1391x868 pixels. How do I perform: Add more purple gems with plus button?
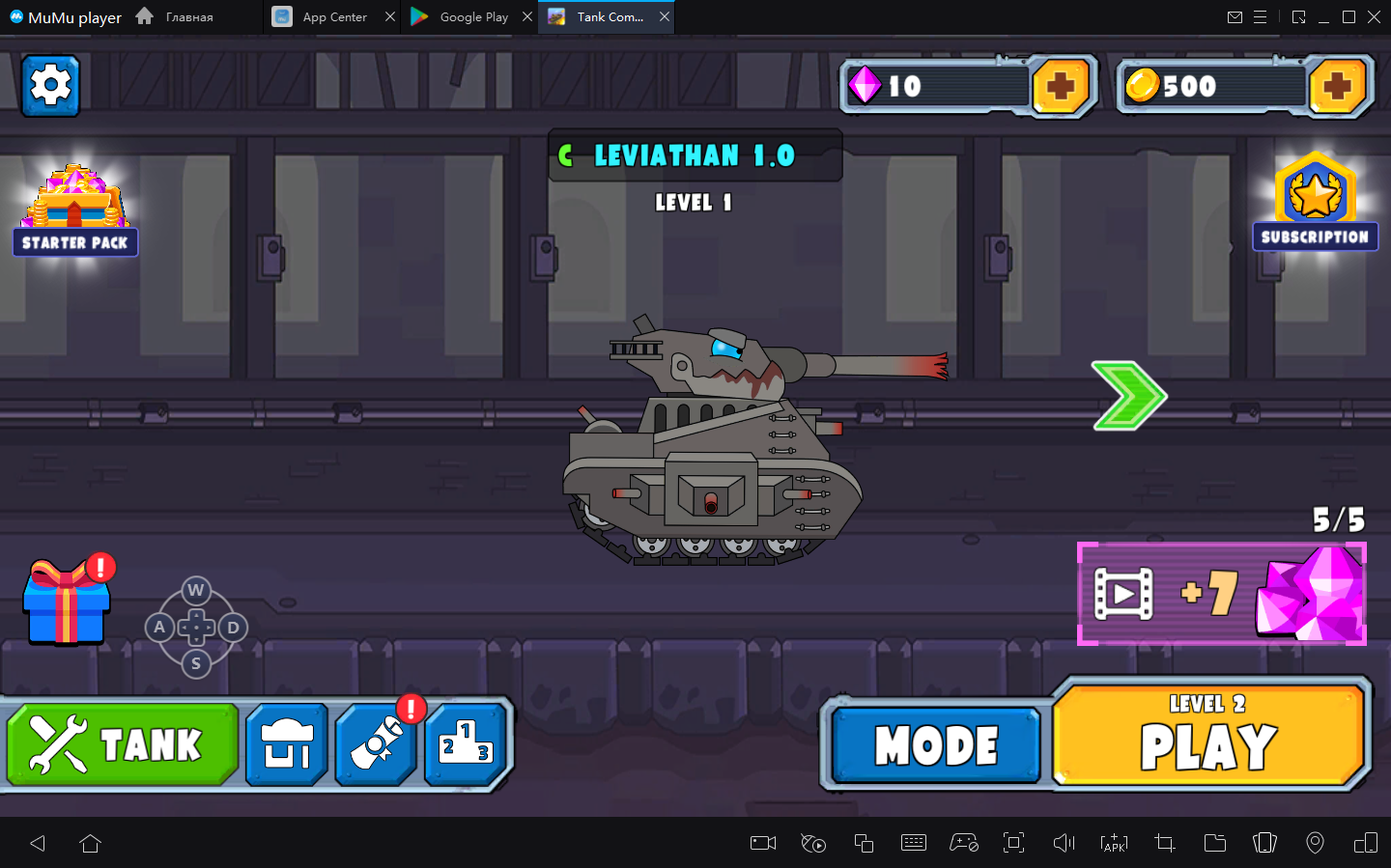tap(1061, 87)
